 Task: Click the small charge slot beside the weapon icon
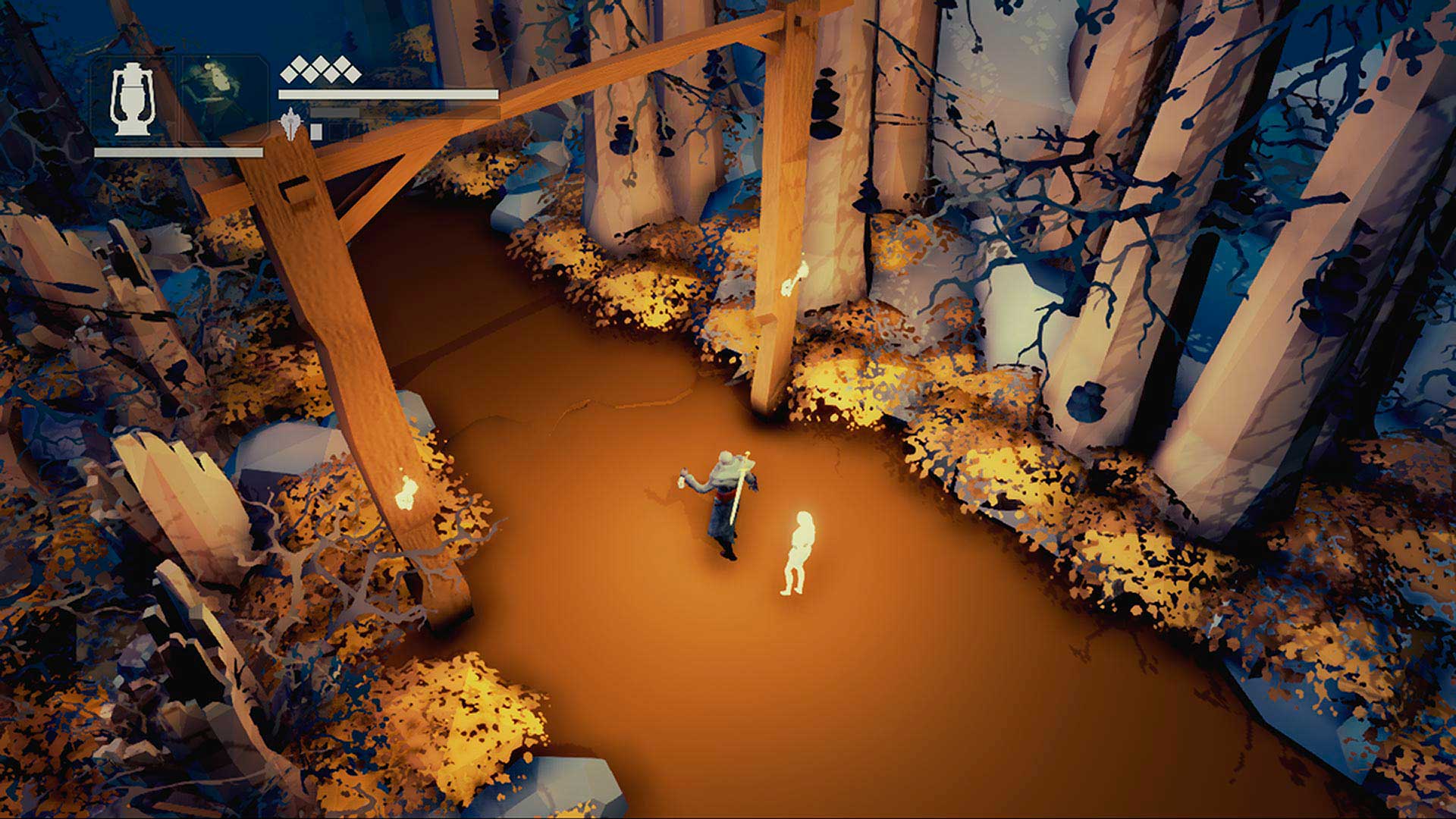[316, 130]
